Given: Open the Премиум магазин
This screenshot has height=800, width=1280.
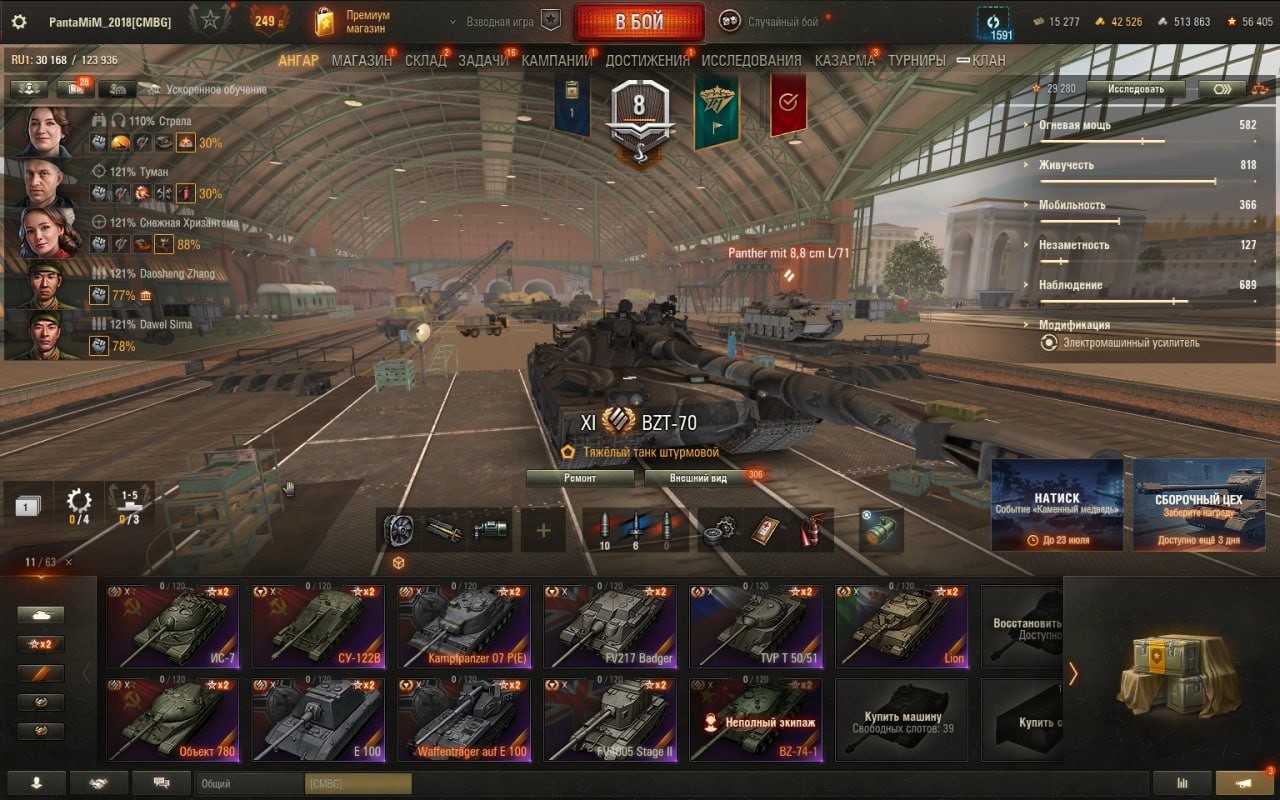Looking at the screenshot, I should click(352, 22).
